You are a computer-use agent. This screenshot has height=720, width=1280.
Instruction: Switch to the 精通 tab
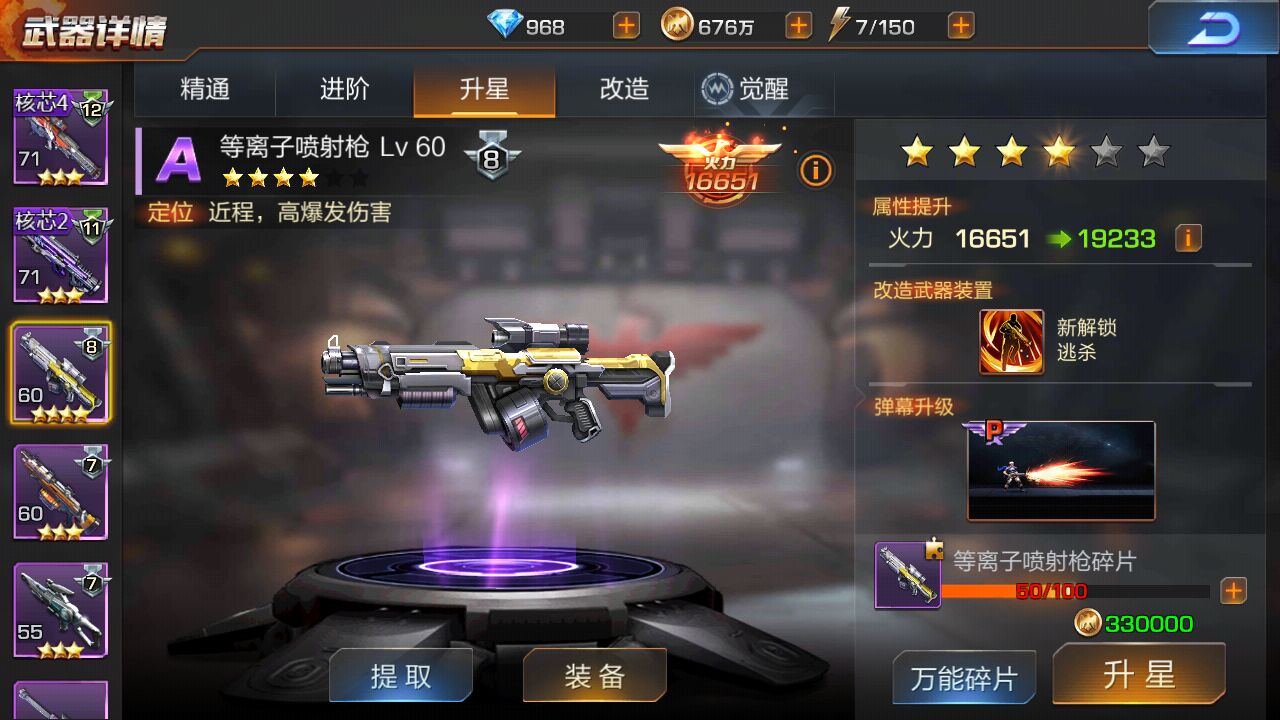coord(203,89)
